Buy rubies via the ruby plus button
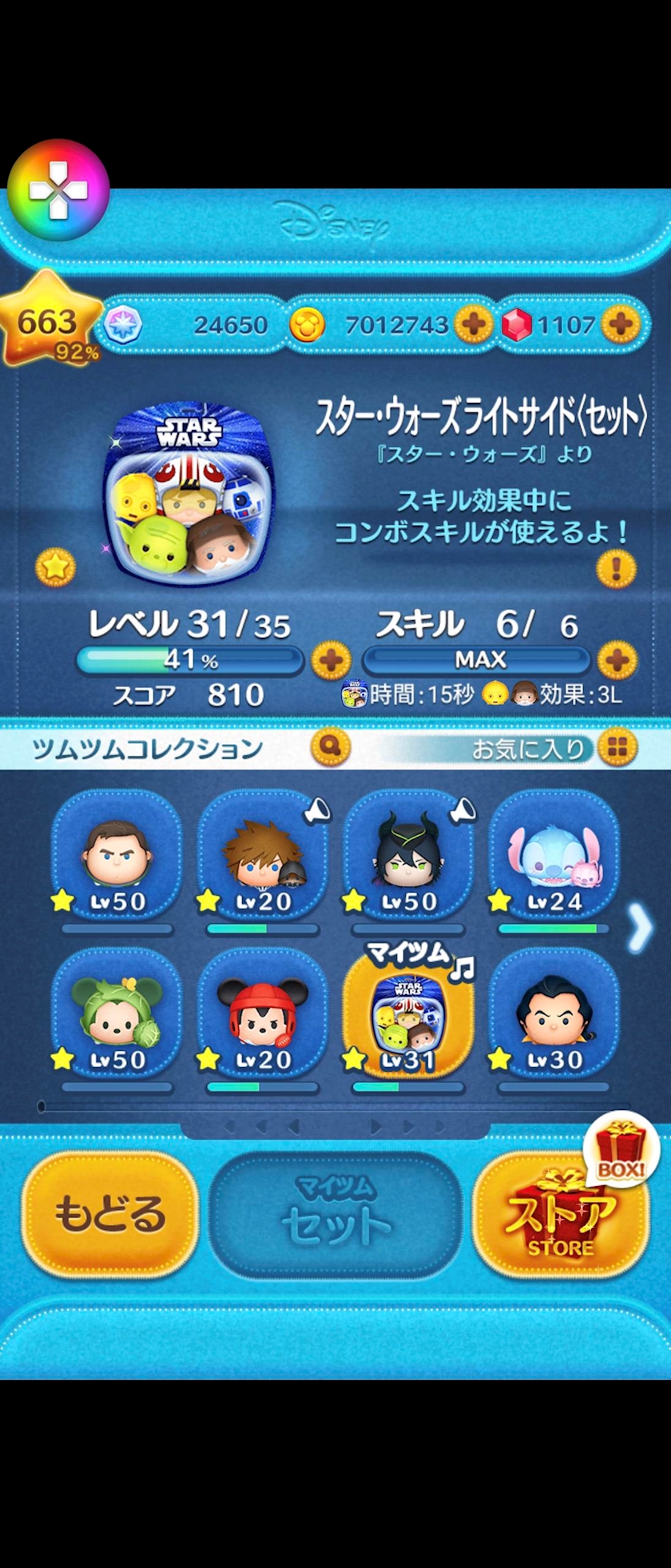Screen dimensions: 671x1568 pos(621,324)
